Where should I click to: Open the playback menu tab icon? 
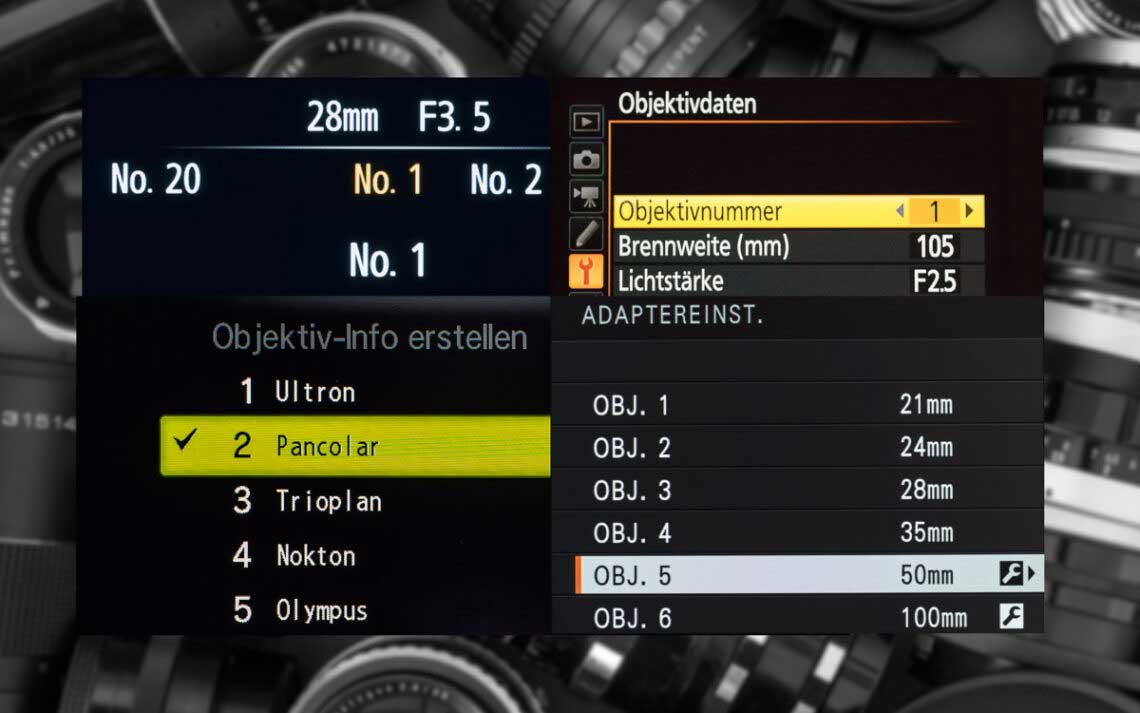click(586, 122)
